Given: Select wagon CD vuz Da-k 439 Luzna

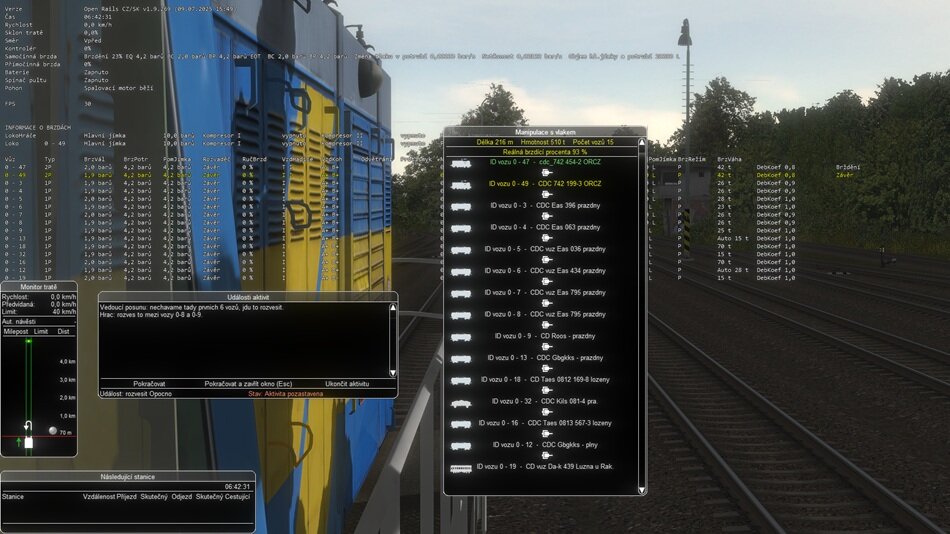Looking at the screenshot, I should click(547, 467).
